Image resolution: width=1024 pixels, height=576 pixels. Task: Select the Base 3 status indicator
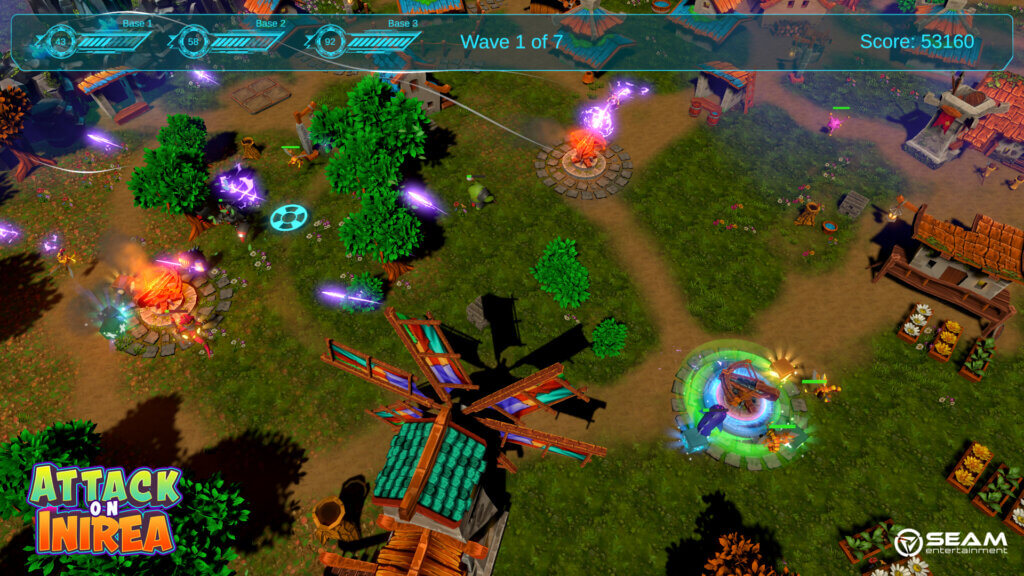(363, 42)
